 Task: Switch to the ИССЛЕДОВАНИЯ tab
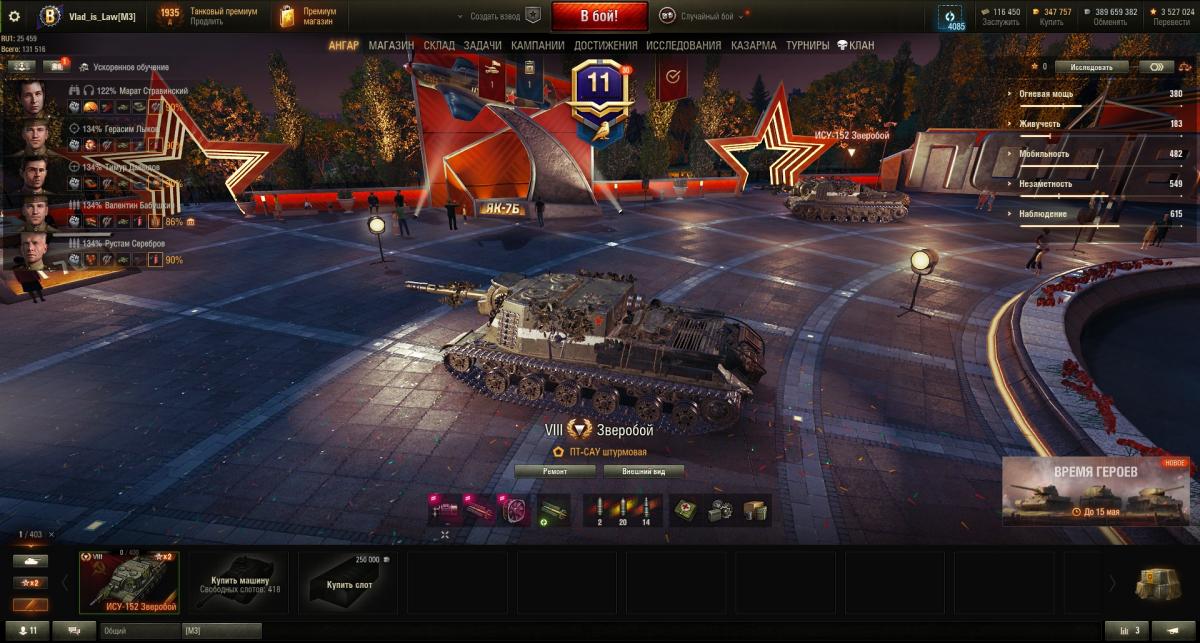tap(683, 45)
